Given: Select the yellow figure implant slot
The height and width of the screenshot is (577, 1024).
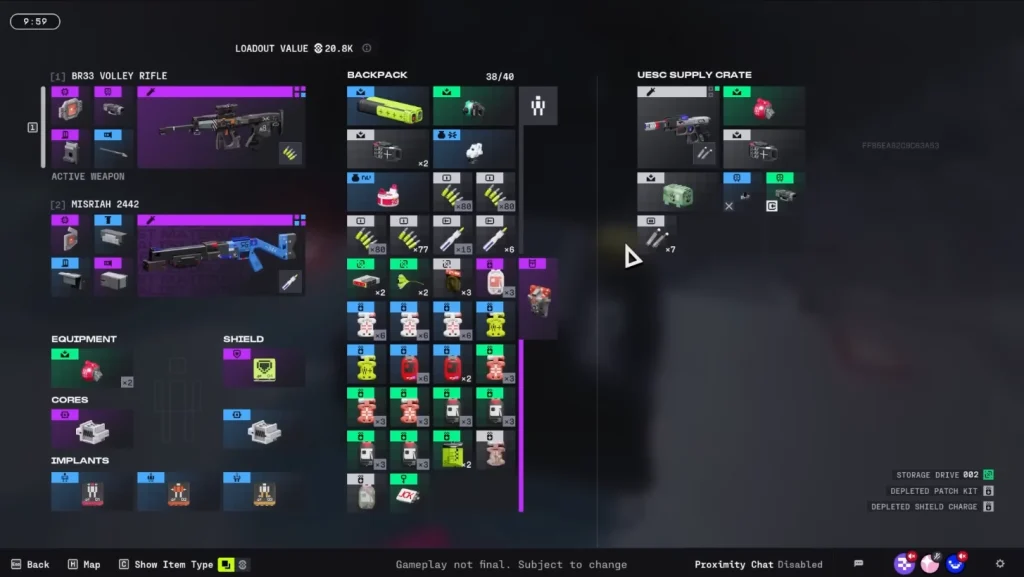Looking at the screenshot, I should 264,490.
